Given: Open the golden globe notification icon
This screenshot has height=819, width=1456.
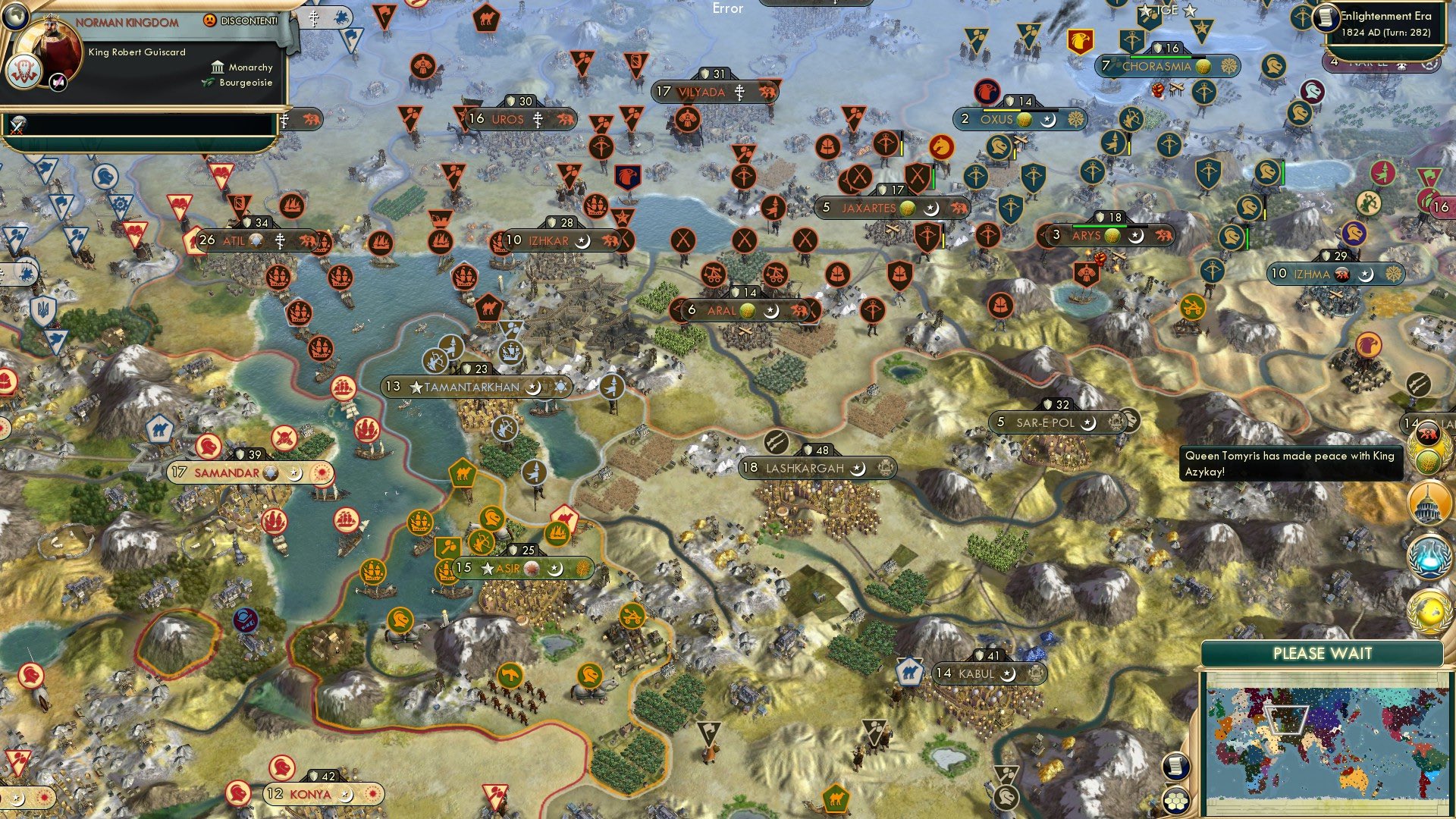Looking at the screenshot, I should 1429,611.
